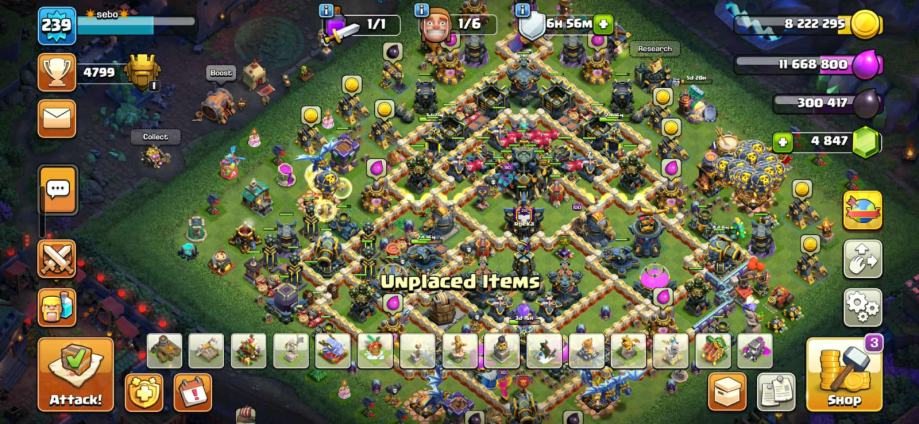Open the paper scrolls button beside Shop
The height and width of the screenshot is (424, 919).
(775, 391)
